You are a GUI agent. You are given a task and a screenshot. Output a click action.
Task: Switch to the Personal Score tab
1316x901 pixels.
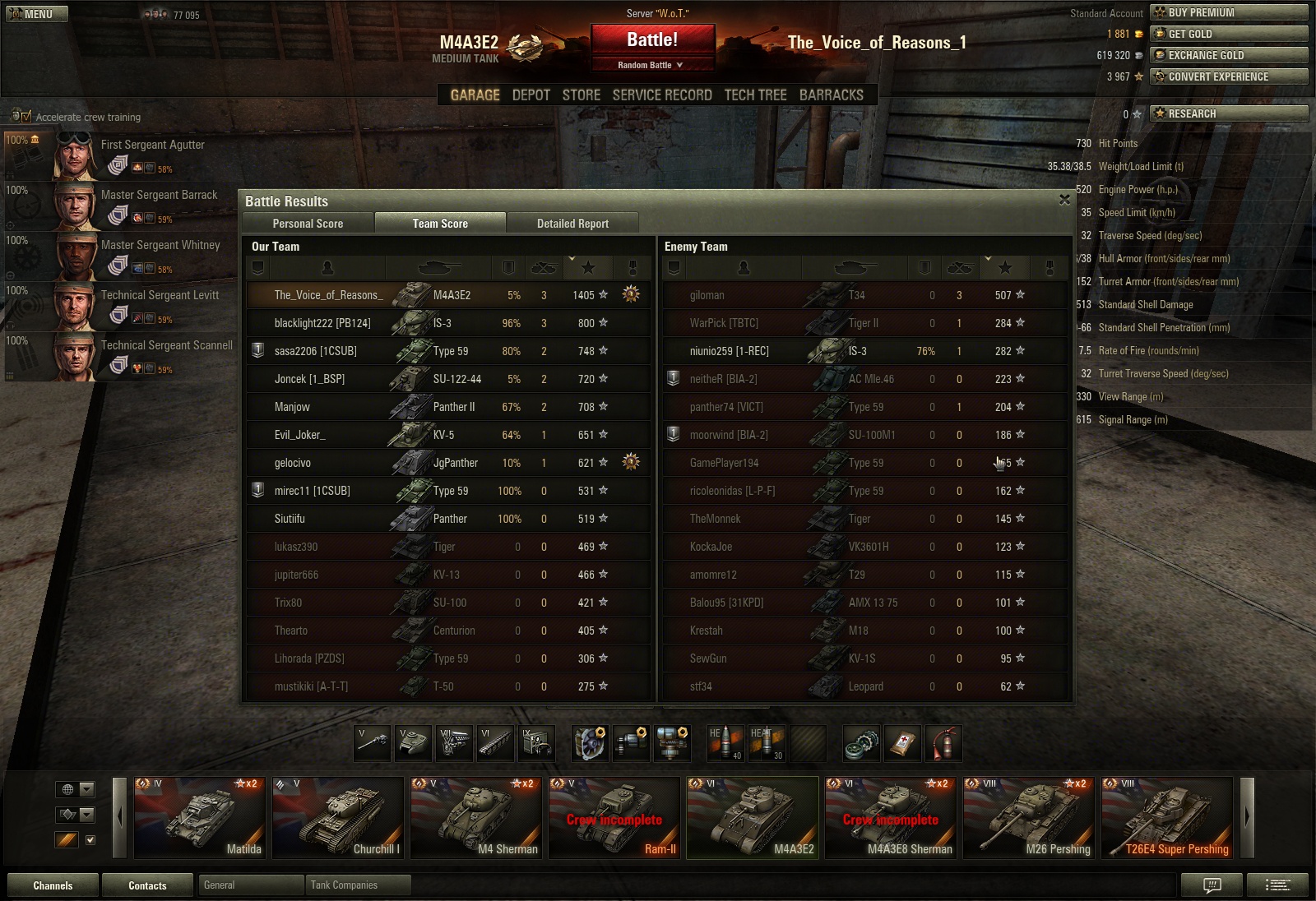click(308, 223)
